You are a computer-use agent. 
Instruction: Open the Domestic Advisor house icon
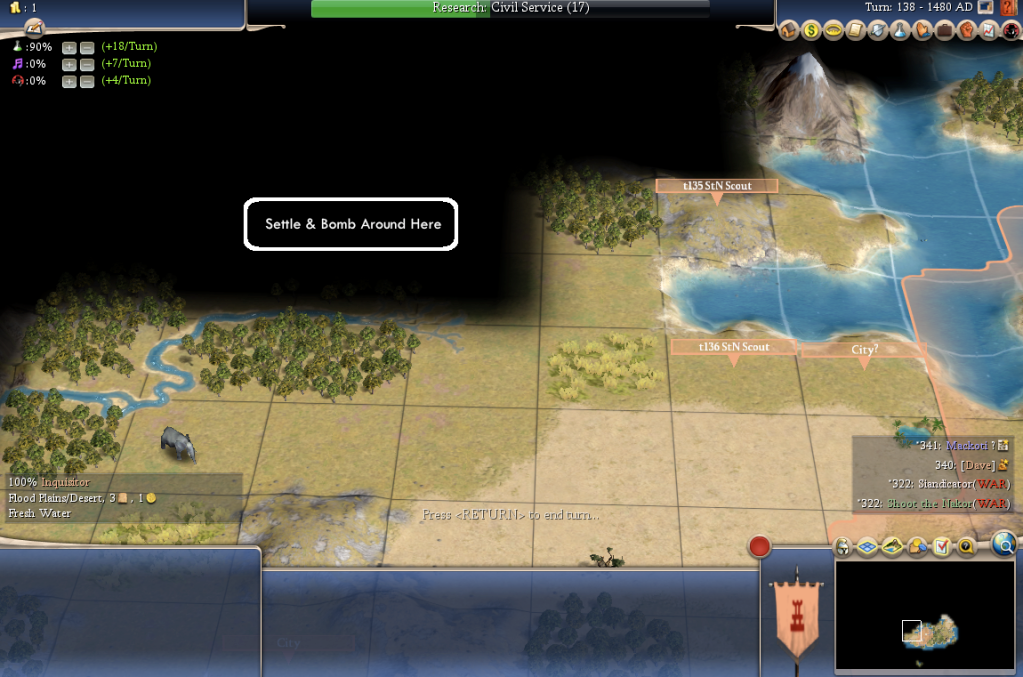click(x=789, y=31)
